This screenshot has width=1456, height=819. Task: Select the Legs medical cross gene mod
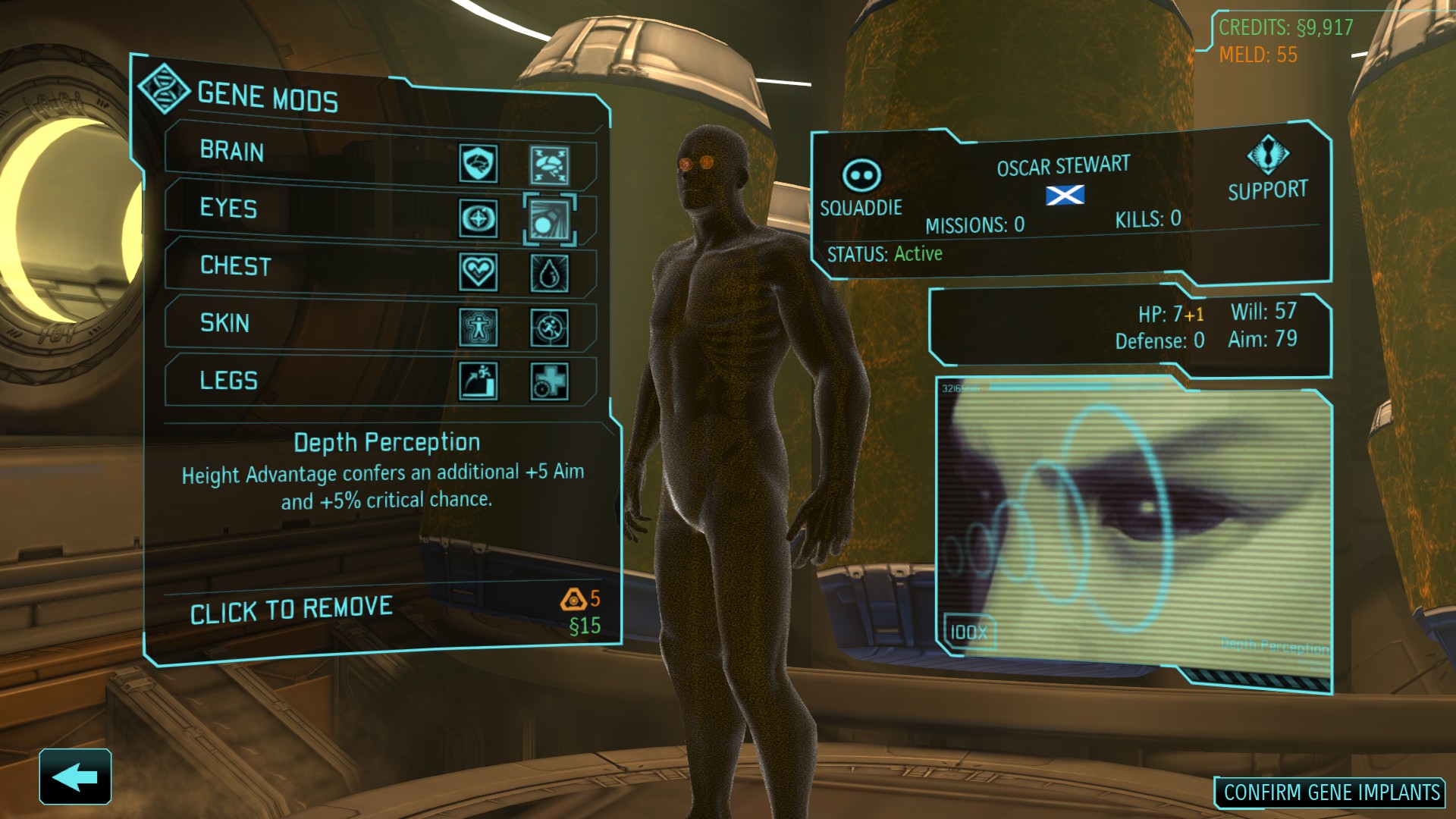pos(549,381)
